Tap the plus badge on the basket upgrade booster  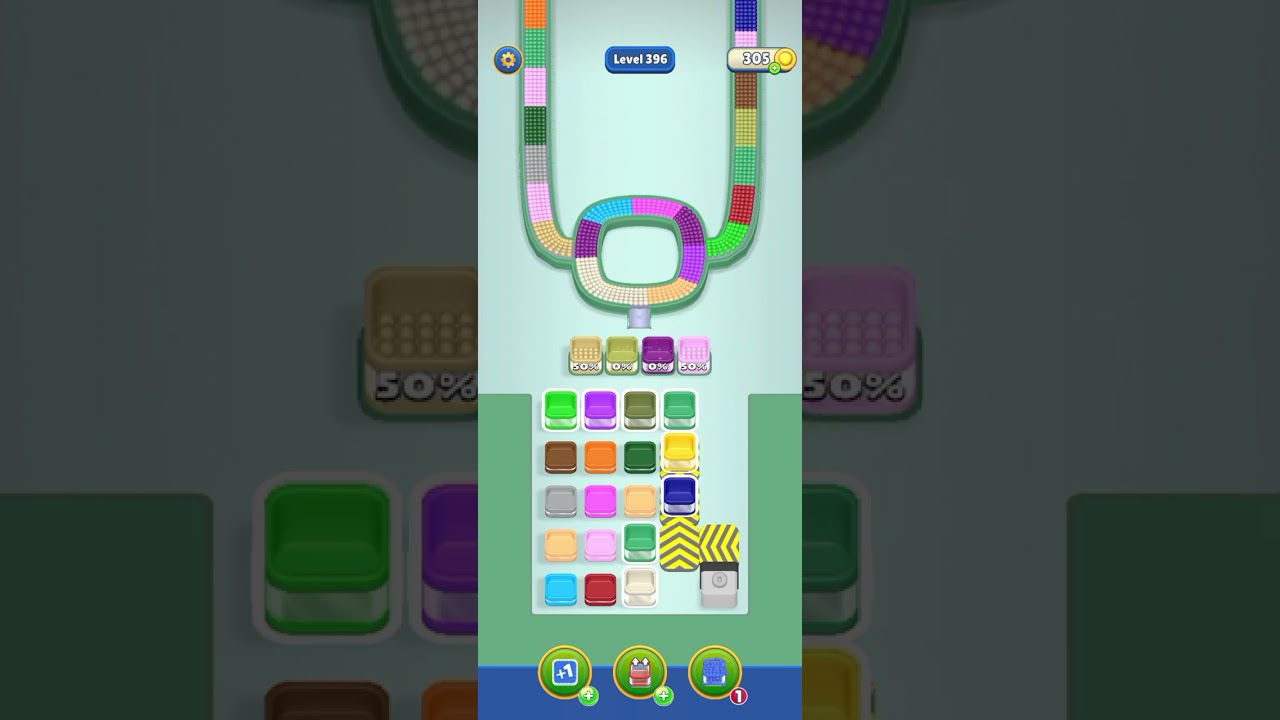pos(663,697)
